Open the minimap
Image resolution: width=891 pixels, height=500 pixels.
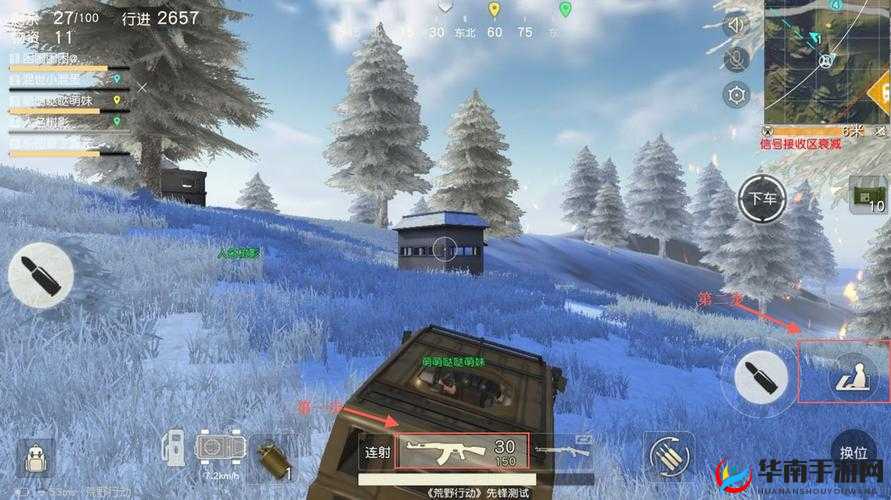click(826, 62)
